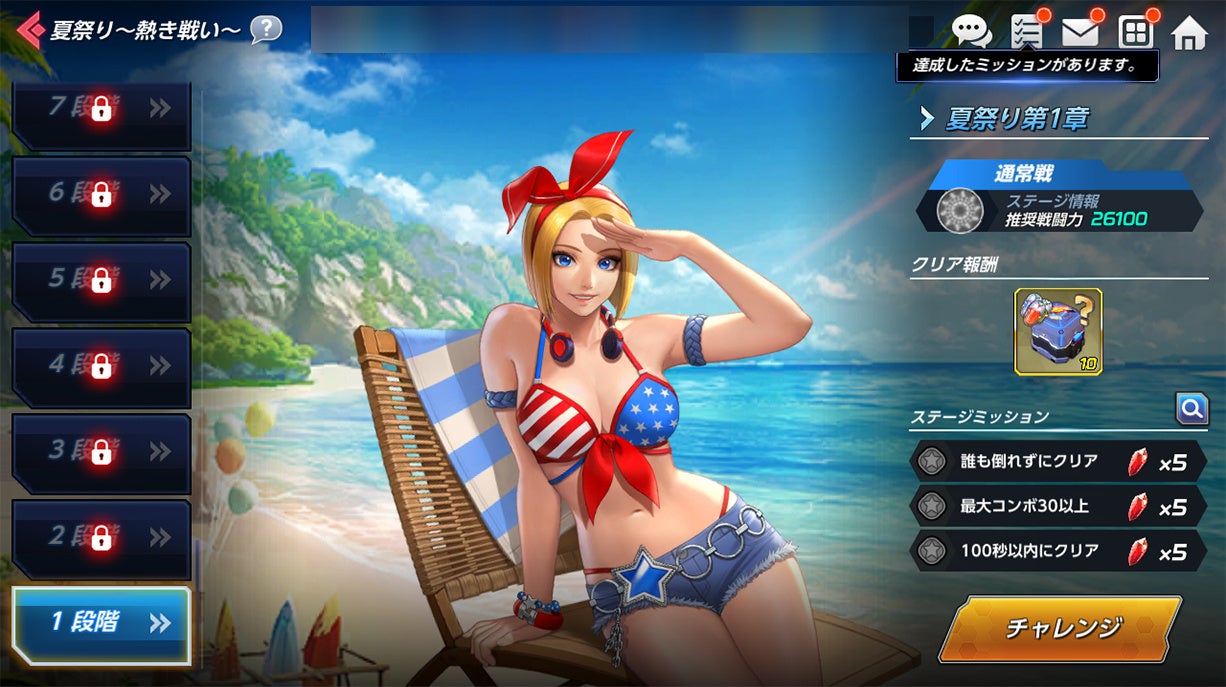Switch to the 通常戦 tab
This screenshot has width=1226, height=687.
click(1059, 174)
